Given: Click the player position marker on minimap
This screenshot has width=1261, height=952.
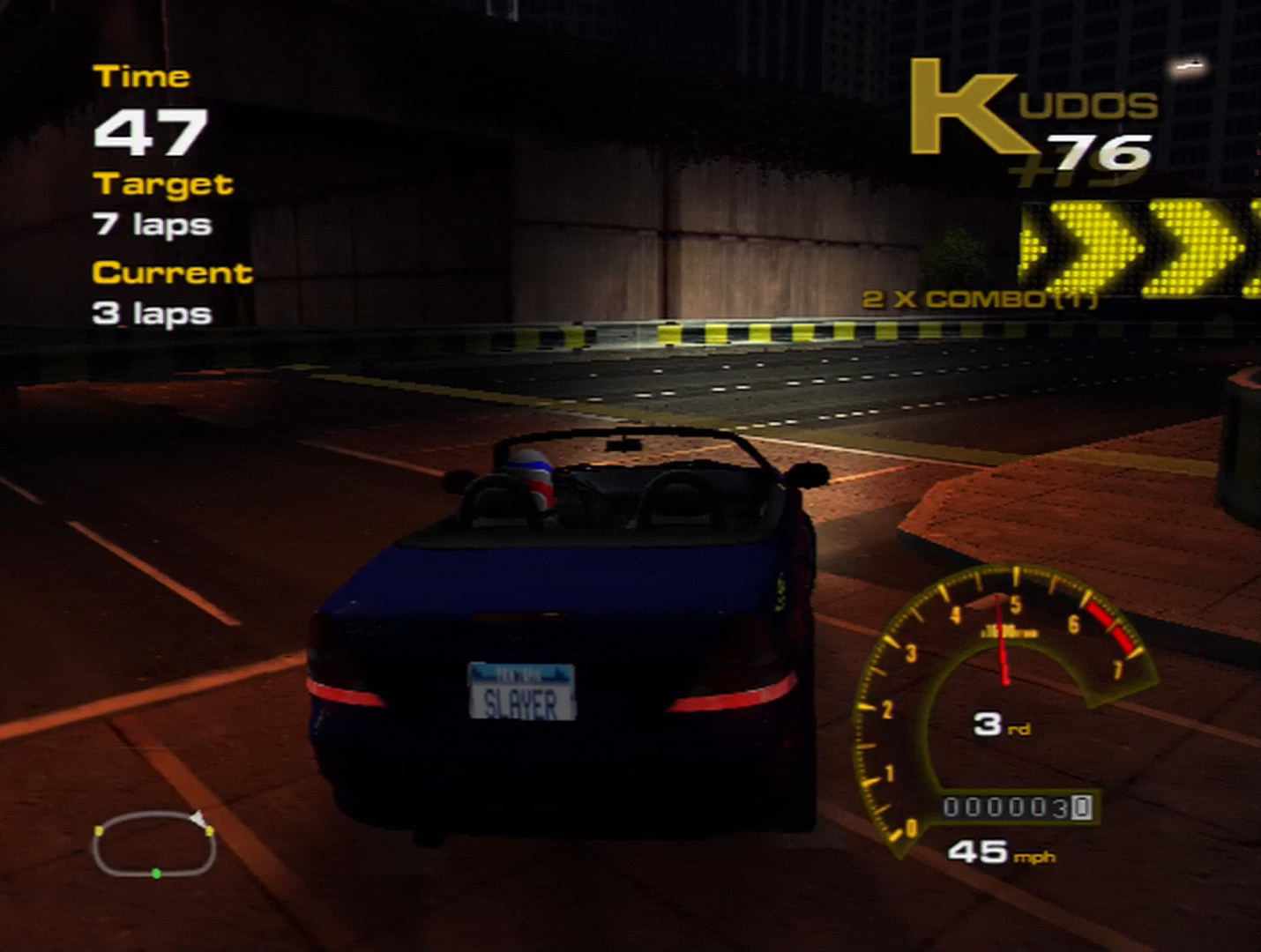Looking at the screenshot, I should (159, 875).
